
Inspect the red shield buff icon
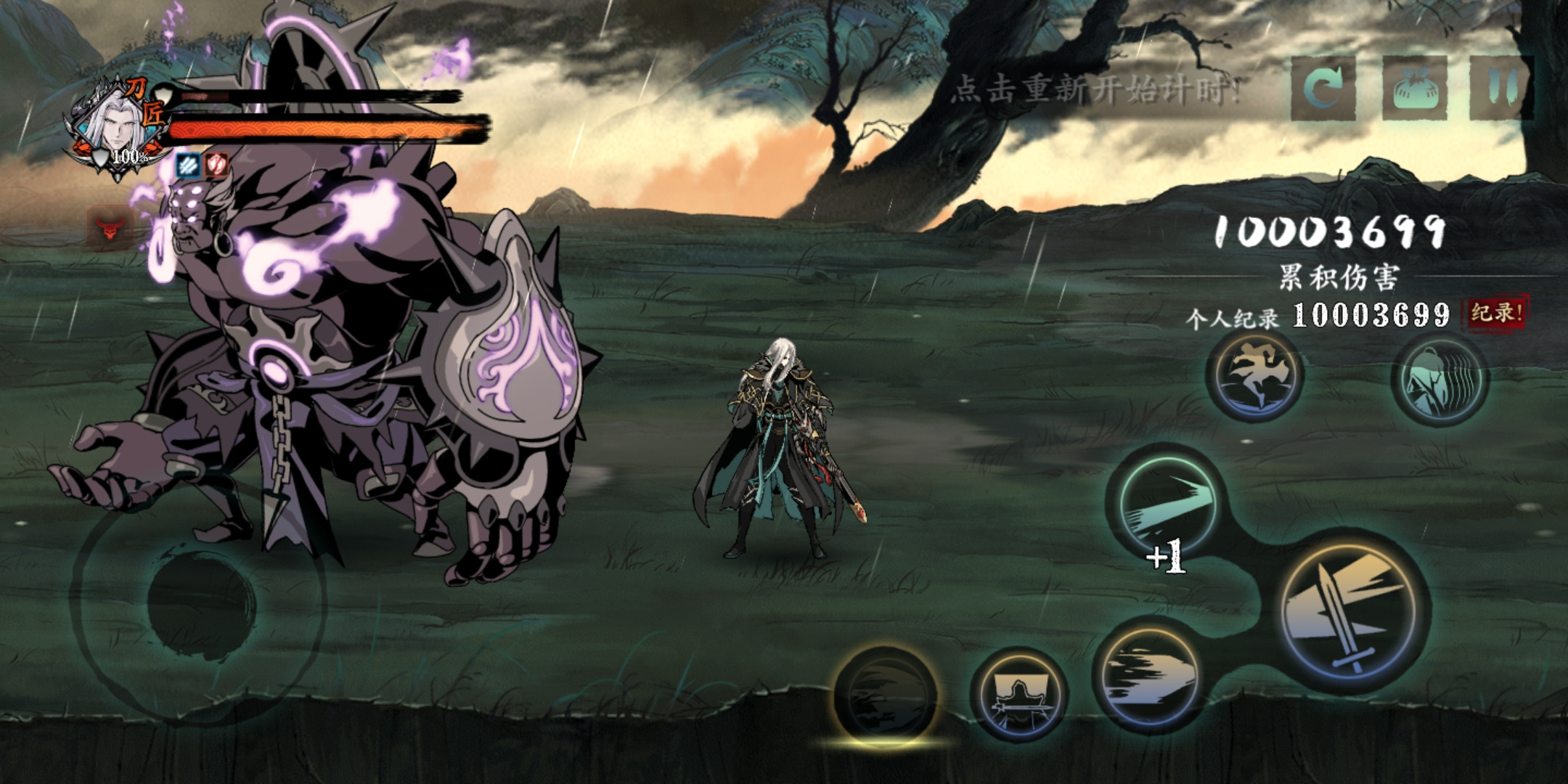(x=217, y=166)
